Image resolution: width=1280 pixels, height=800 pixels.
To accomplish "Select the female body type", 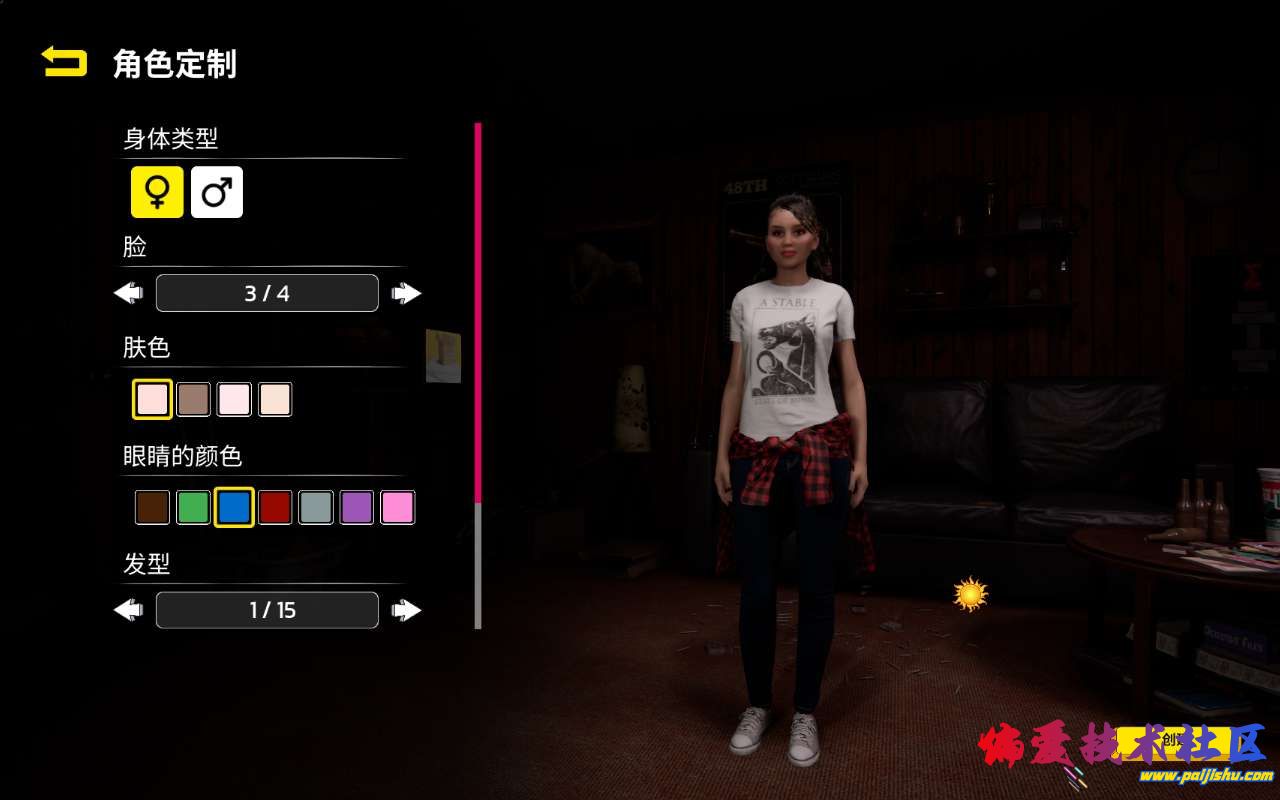I will pyautogui.click(x=157, y=192).
